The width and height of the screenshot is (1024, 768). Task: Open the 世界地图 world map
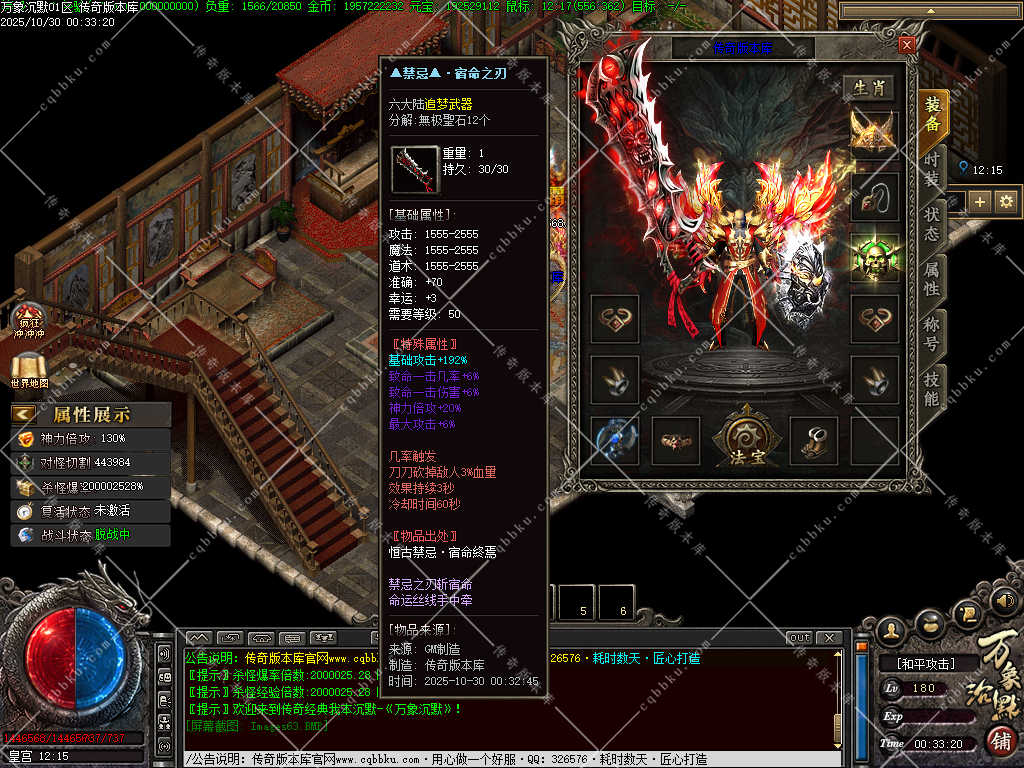(29, 372)
